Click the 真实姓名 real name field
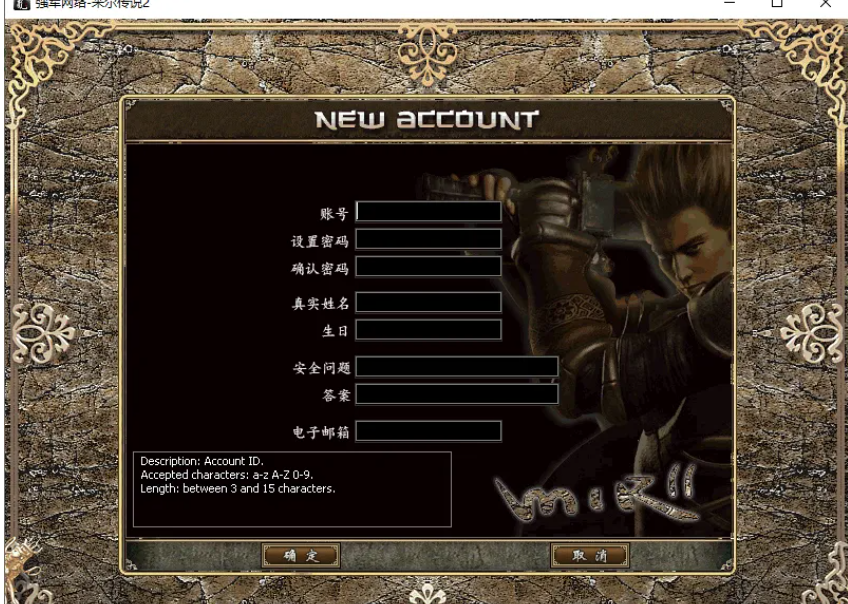This screenshot has width=848, height=604. click(x=428, y=302)
